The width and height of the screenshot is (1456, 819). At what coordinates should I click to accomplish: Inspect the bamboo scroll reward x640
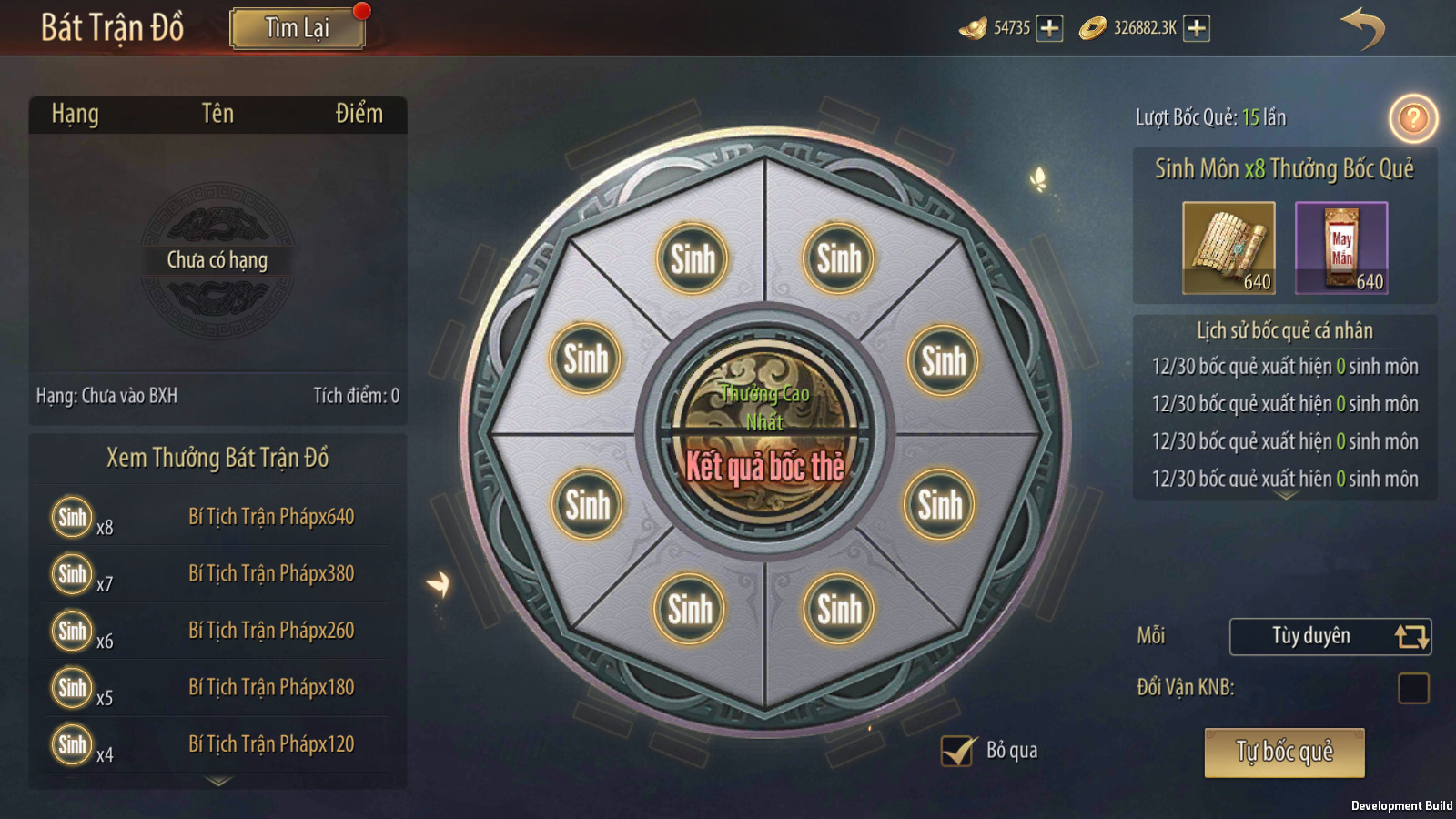click(1228, 248)
